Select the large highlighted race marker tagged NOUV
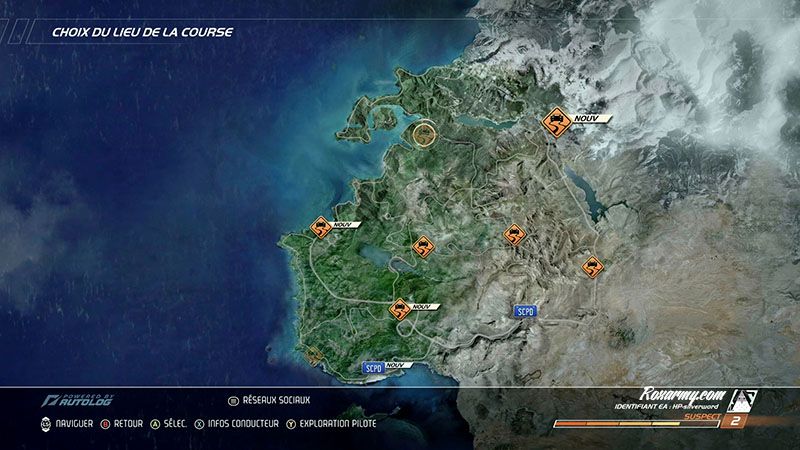The width and height of the screenshot is (800, 450). (554, 125)
